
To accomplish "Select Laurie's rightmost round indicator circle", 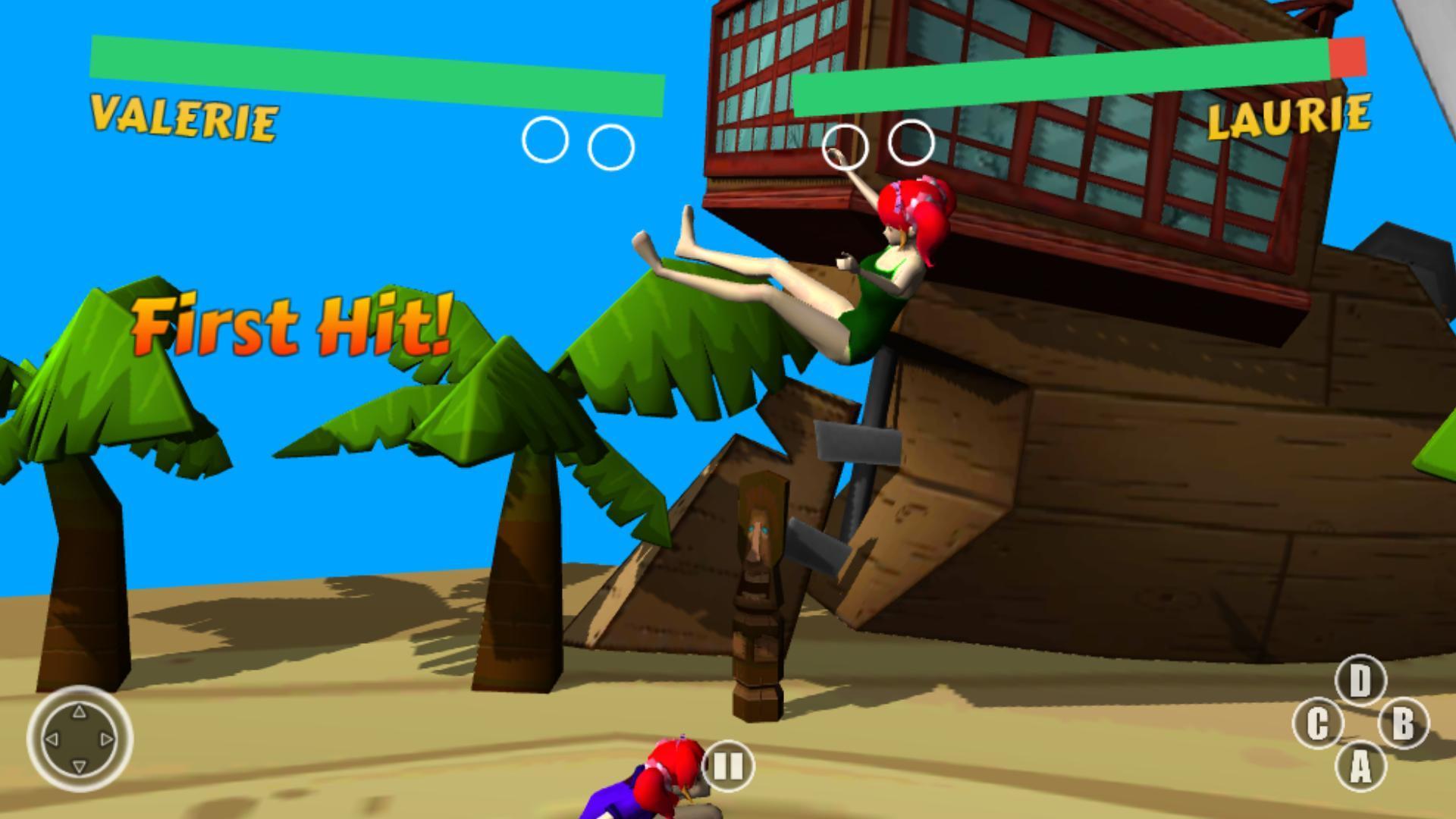I will point(912,141).
